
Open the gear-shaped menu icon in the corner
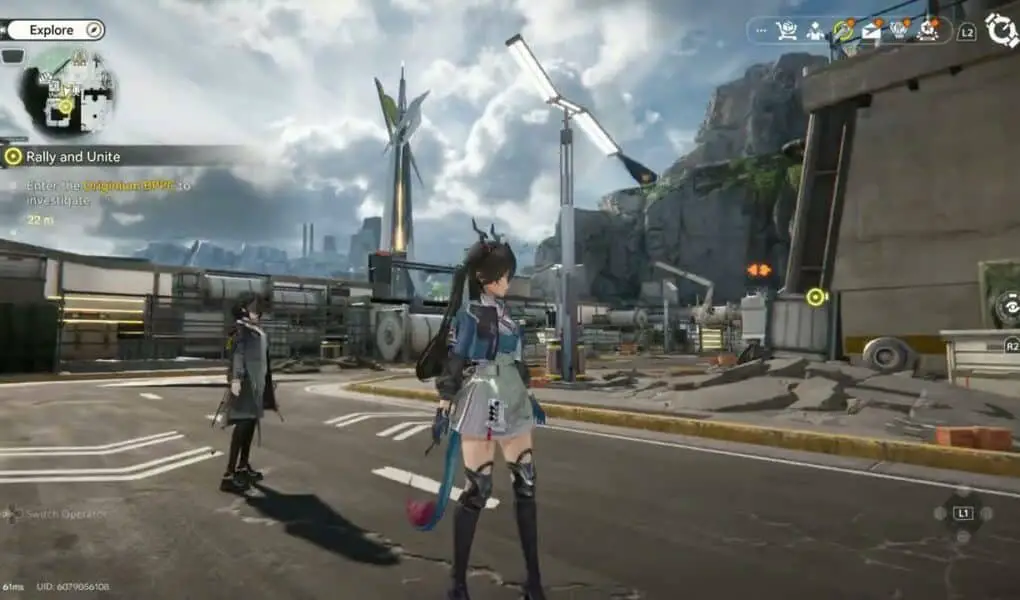pos(1001,29)
